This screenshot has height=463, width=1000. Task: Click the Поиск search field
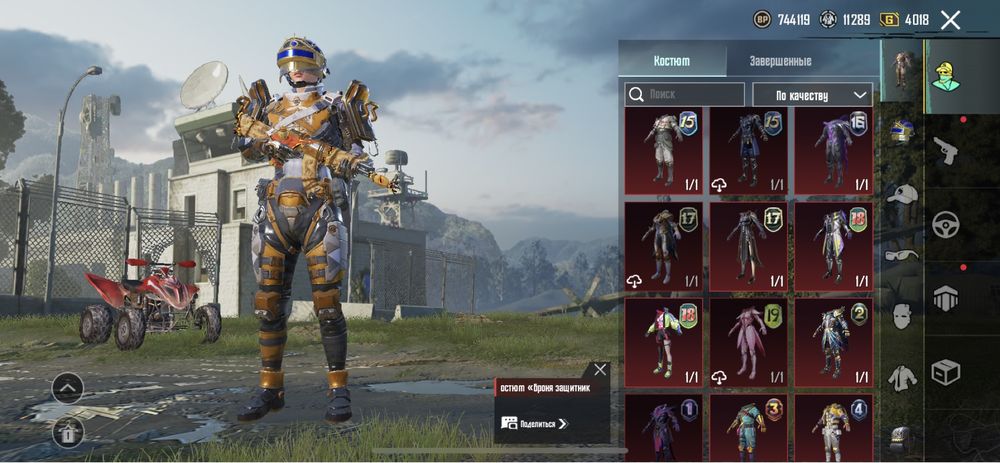point(685,94)
